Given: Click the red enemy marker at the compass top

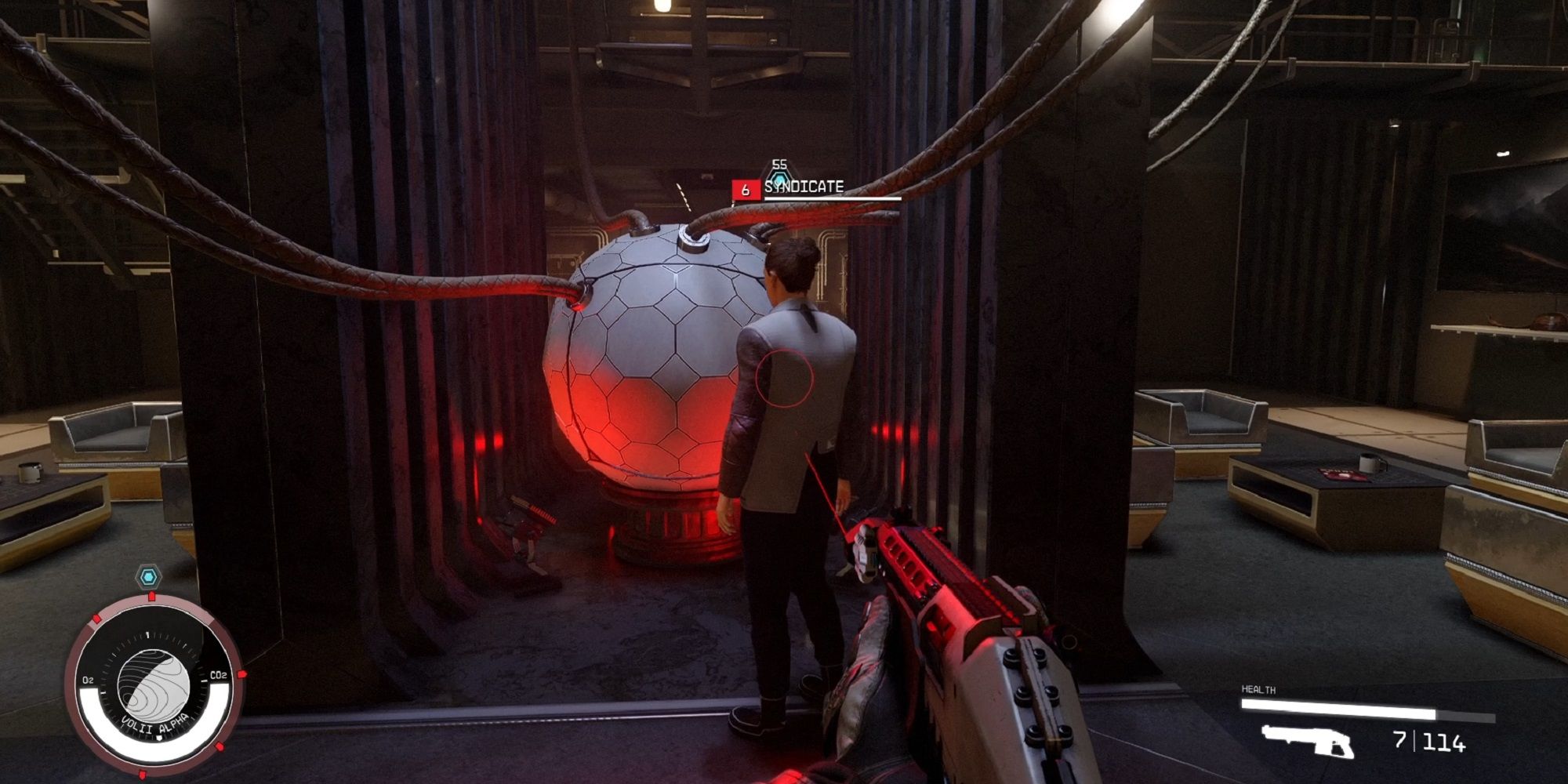Looking at the screenshot, I should click(x=151, y=596).
